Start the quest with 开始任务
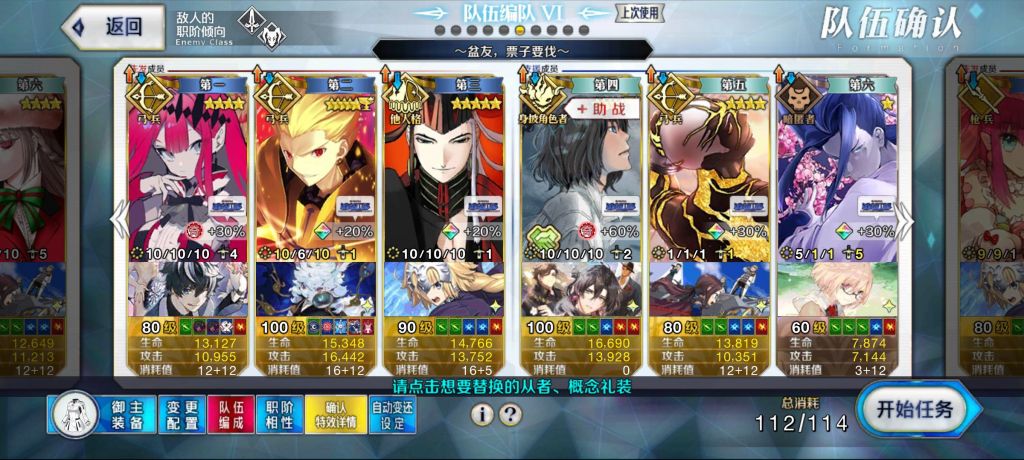1024x460 pixels. pos(914,408)
